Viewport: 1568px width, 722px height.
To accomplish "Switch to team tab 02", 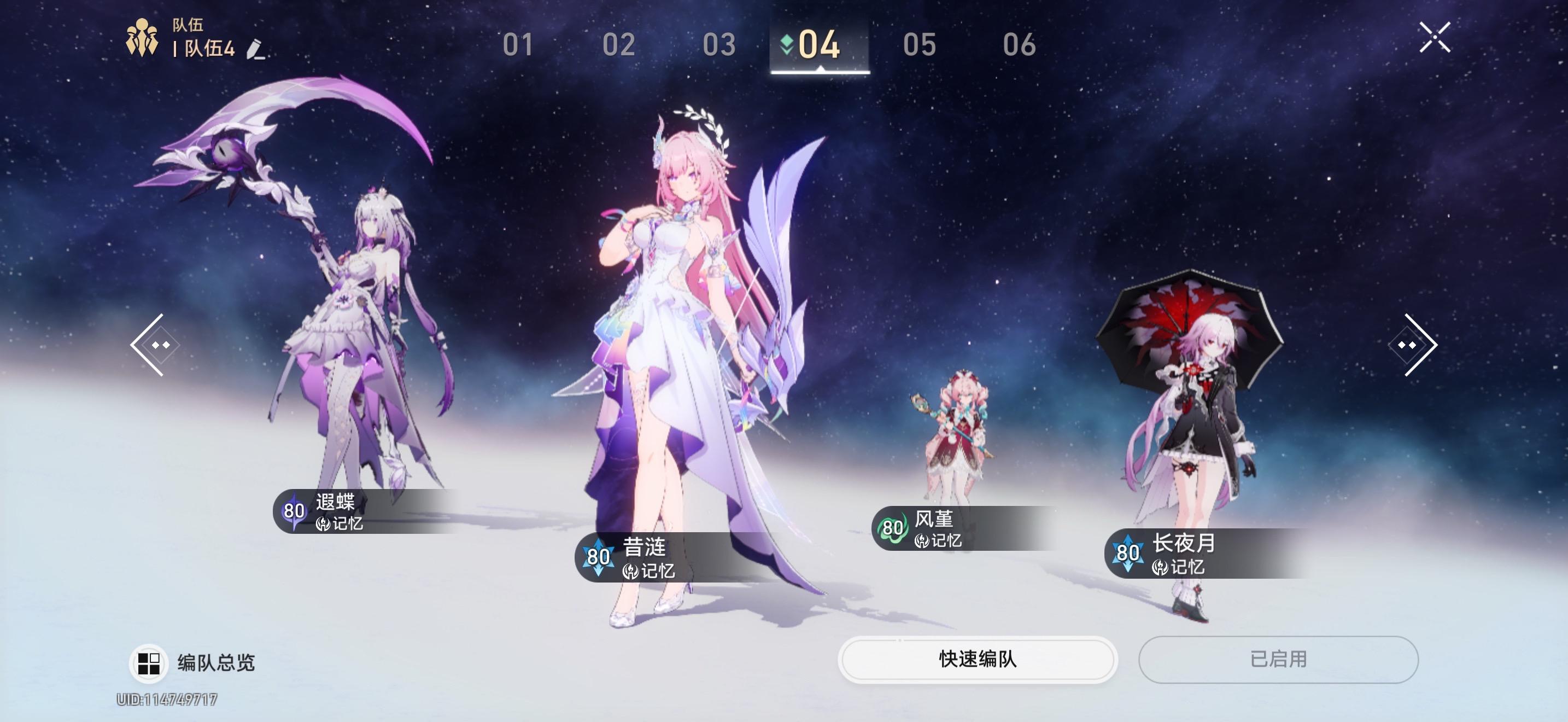I will [x=618, y=45].
